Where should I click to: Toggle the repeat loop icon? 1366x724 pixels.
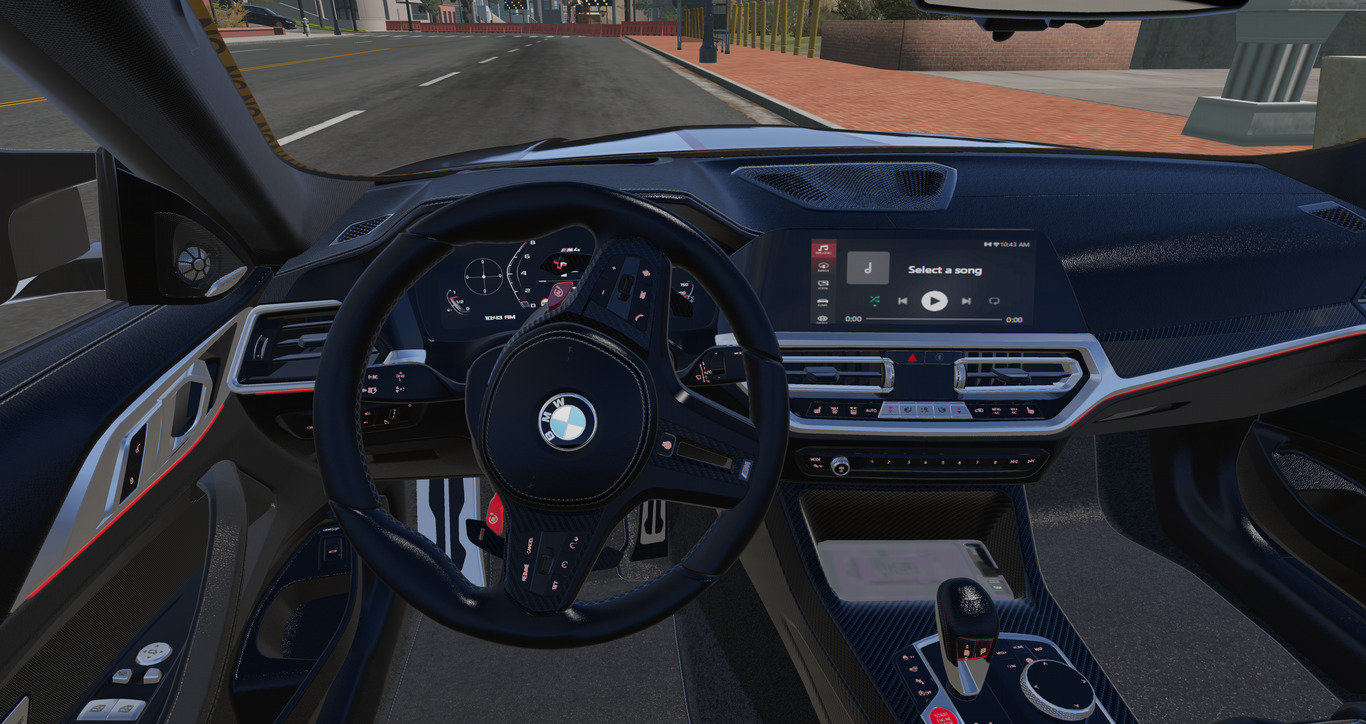click(994, 300)
